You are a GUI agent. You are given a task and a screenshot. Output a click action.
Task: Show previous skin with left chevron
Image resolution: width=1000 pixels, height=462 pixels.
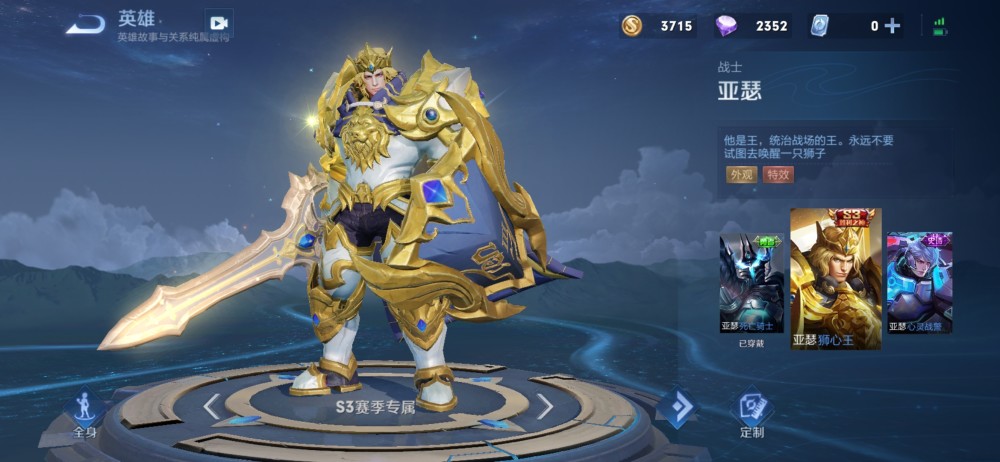[x=212, y=406]
